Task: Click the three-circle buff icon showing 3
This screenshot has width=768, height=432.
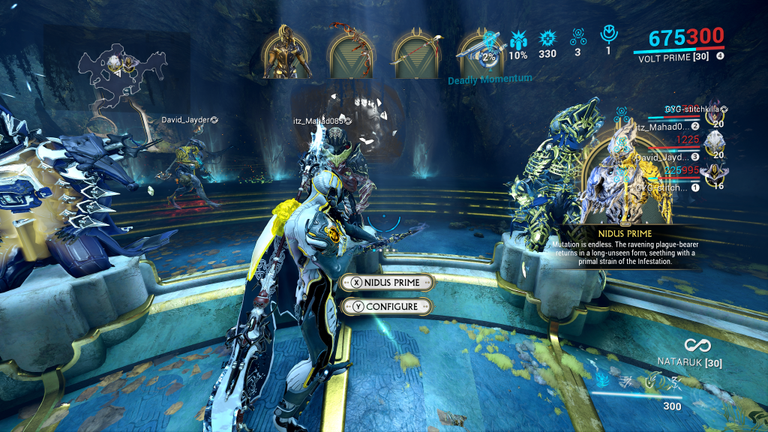Action: (577, 42)
